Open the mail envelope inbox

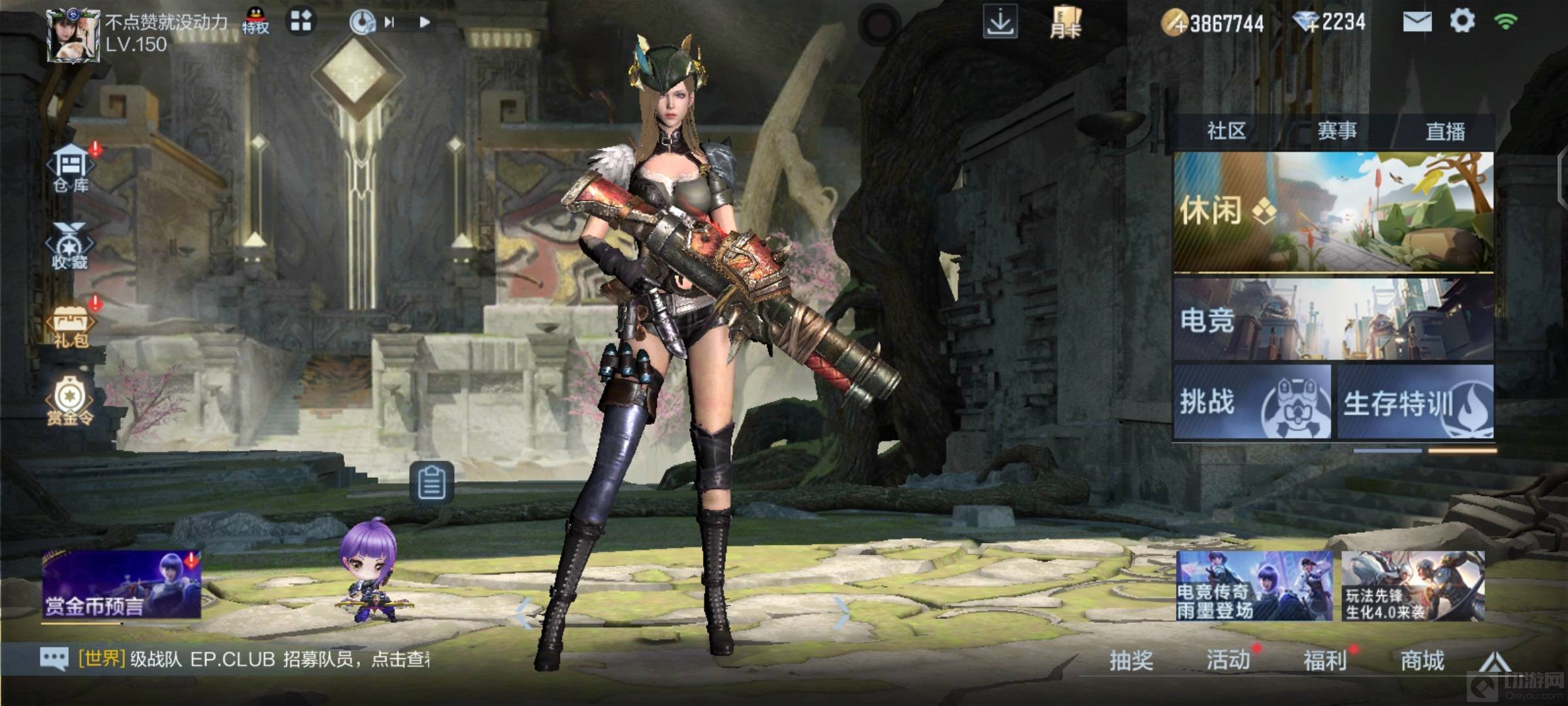coord(1417,22)
